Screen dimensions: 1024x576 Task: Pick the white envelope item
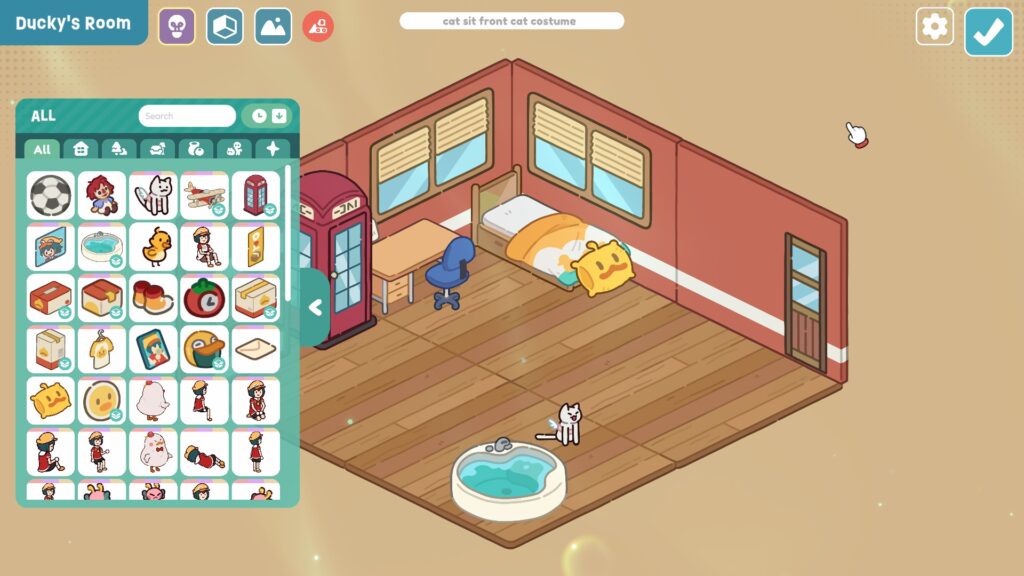click(x=256, y=349)
